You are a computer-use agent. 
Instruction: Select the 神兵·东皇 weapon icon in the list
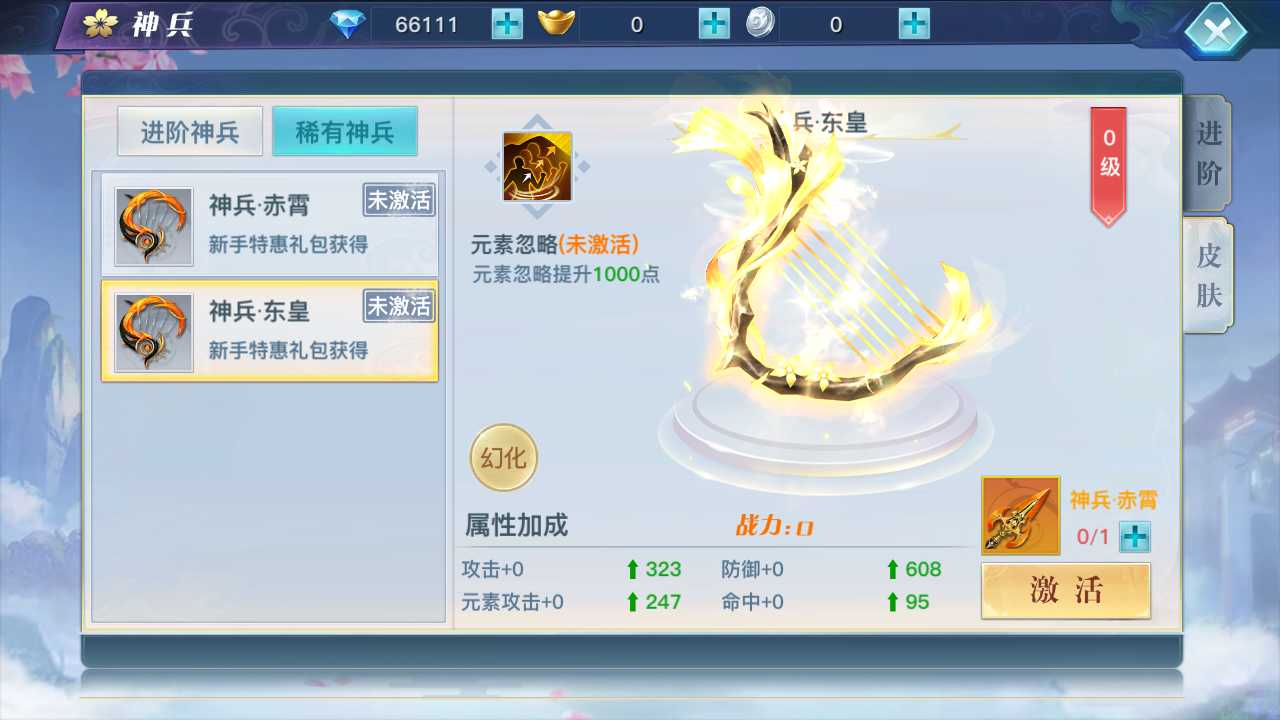coord(152,332)
